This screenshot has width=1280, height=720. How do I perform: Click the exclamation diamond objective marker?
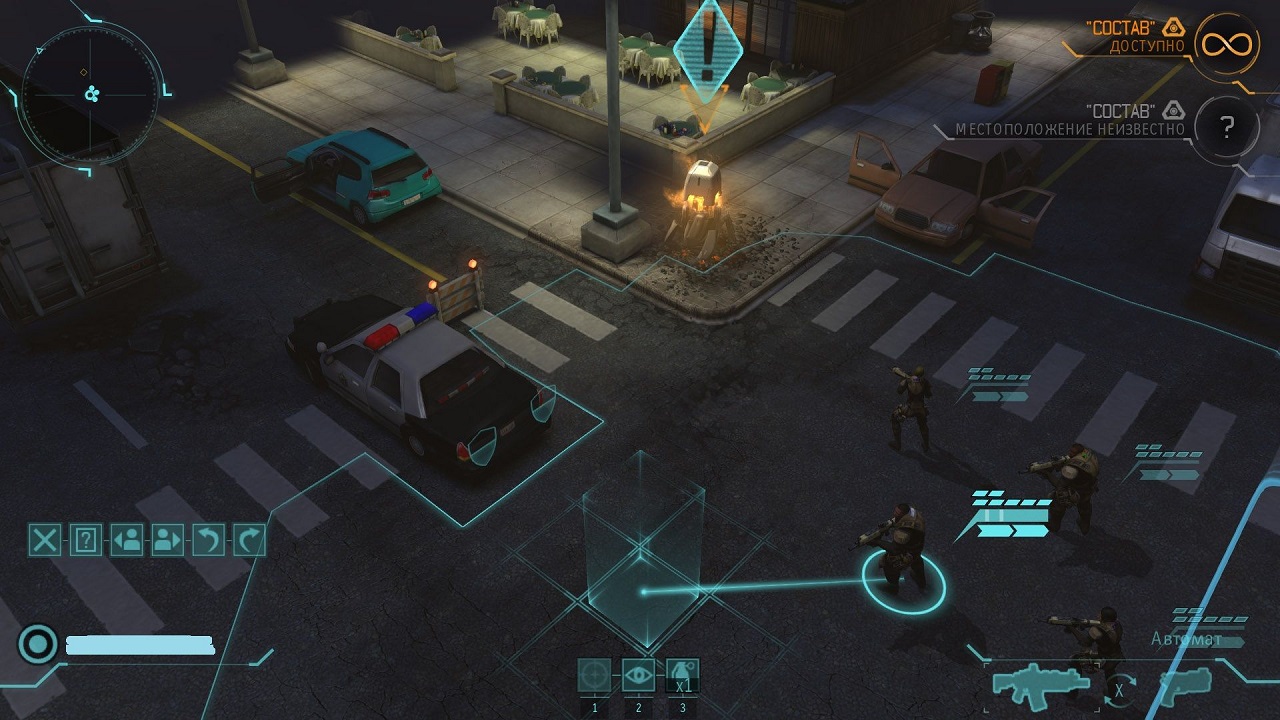[x=708, y=49]
